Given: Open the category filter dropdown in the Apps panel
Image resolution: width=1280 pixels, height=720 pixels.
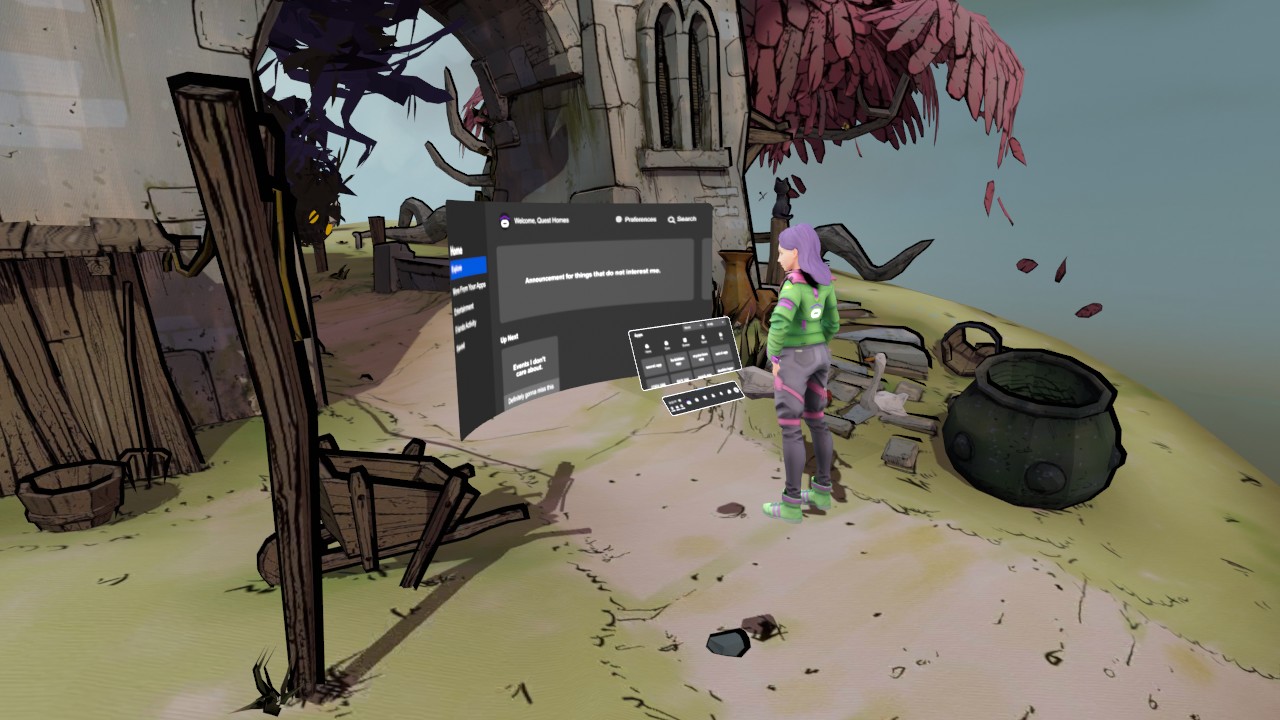Looking at the screenshot, I should [712, 324].
